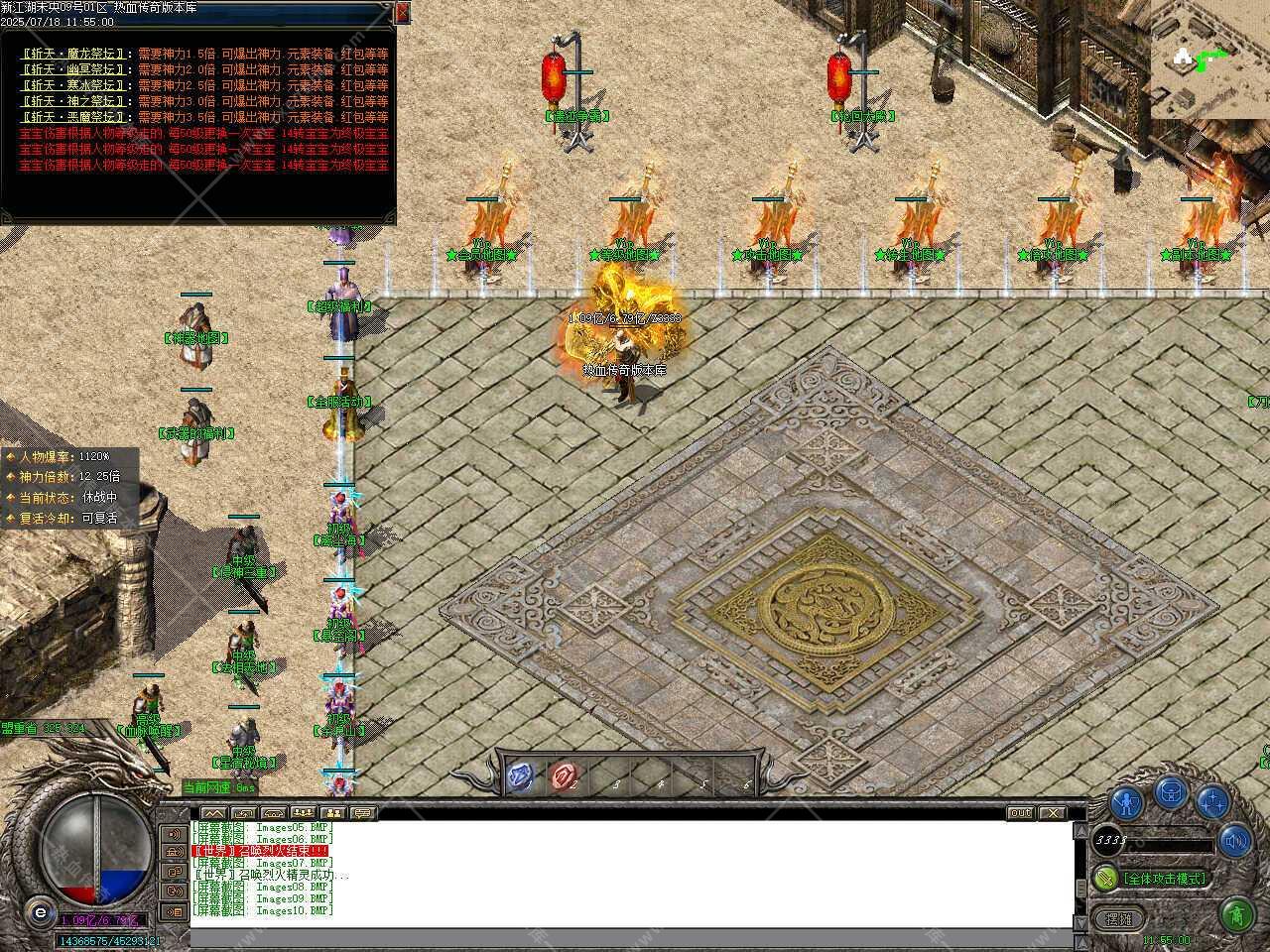Open the 摆摊 stall button

(x=1118, y=918)
